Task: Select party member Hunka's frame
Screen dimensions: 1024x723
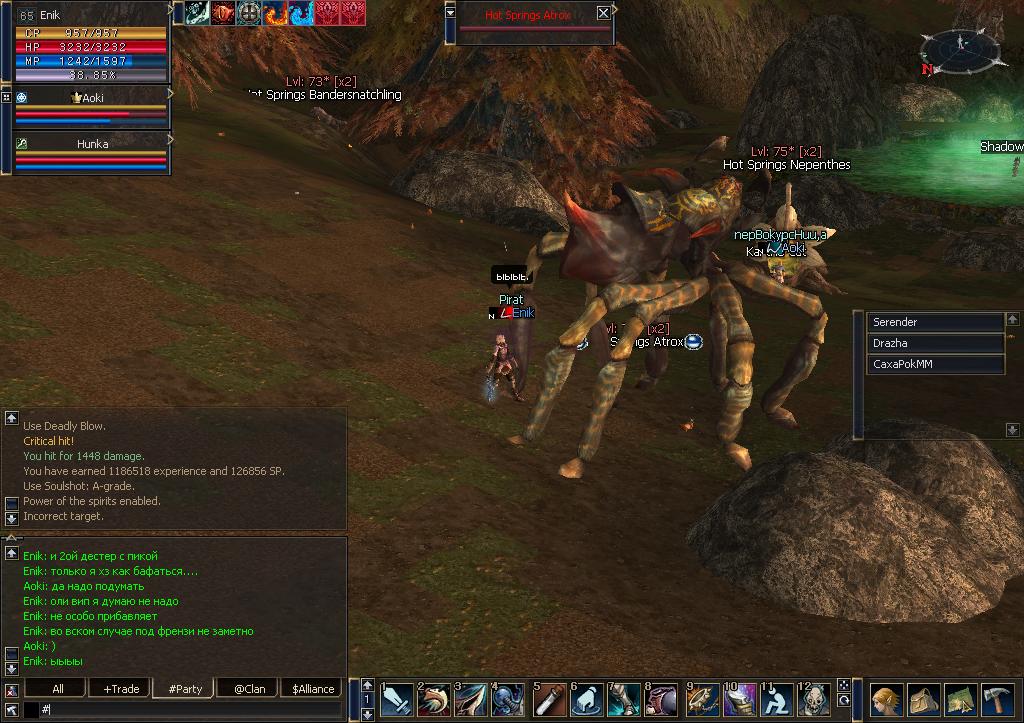Action: (x=91, y=144)
